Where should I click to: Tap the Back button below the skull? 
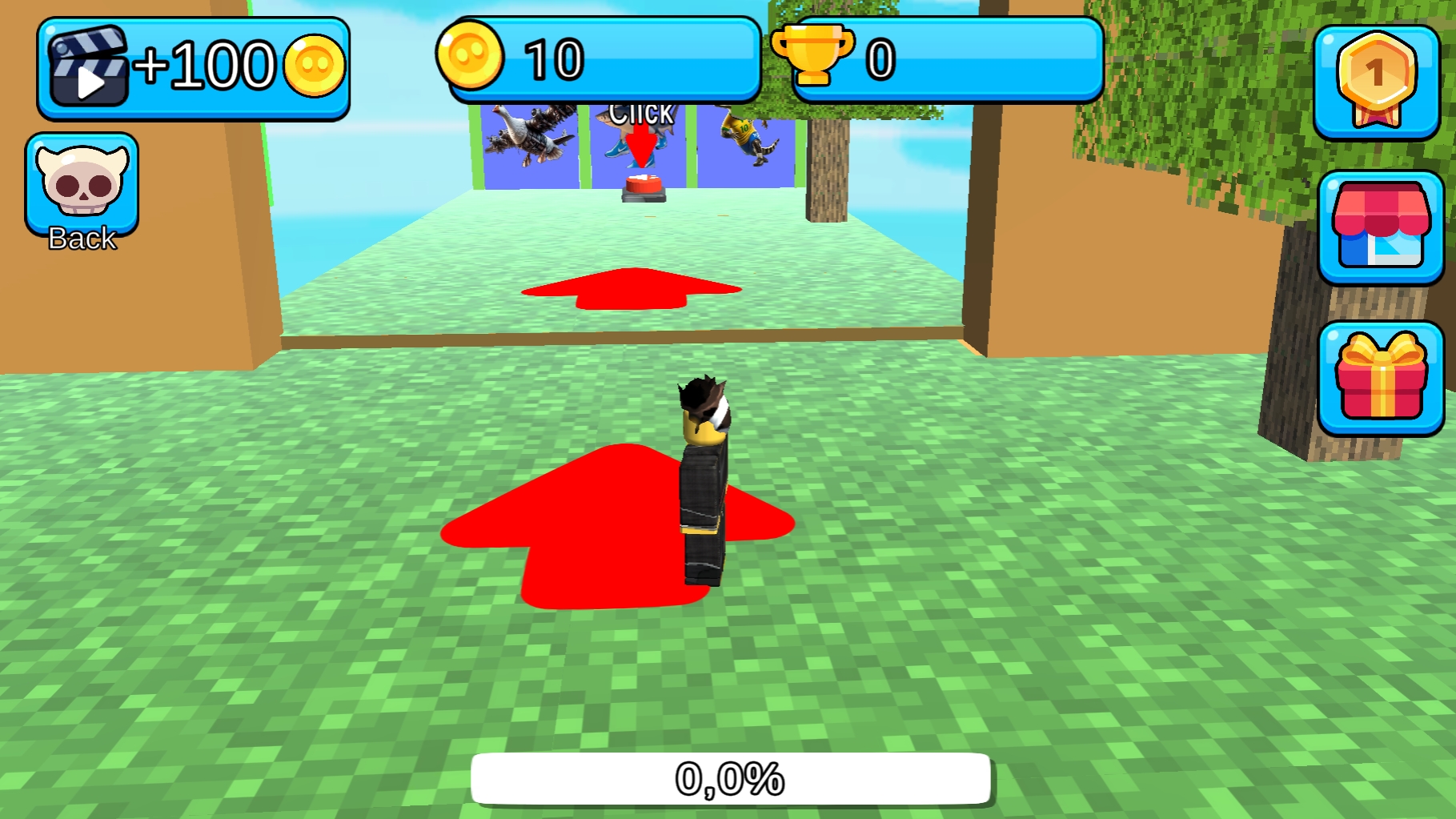80,237
